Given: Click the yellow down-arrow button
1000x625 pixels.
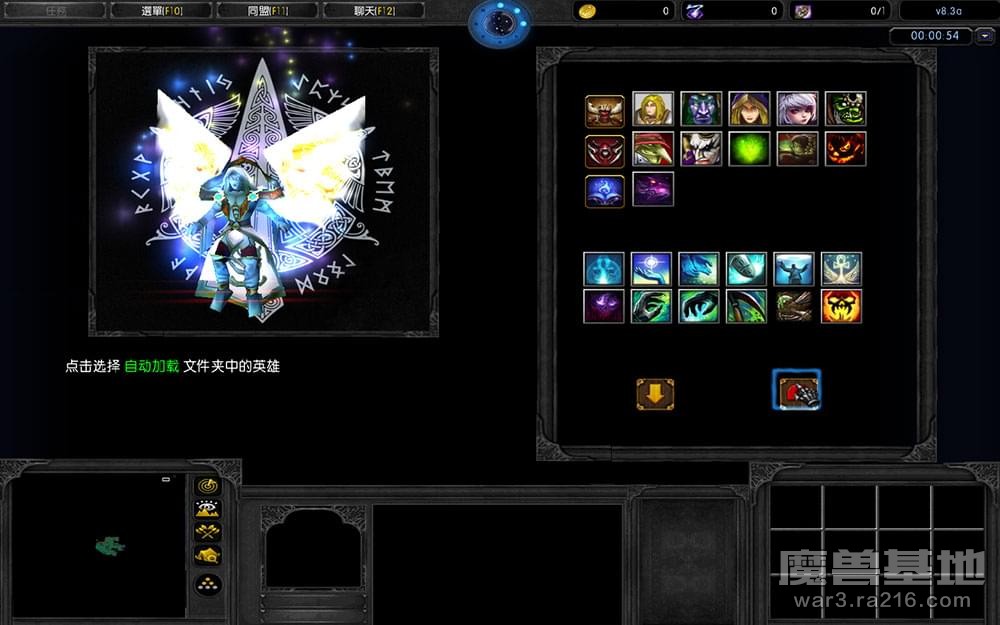Looking at the screenshot, I should coord(655,394).
